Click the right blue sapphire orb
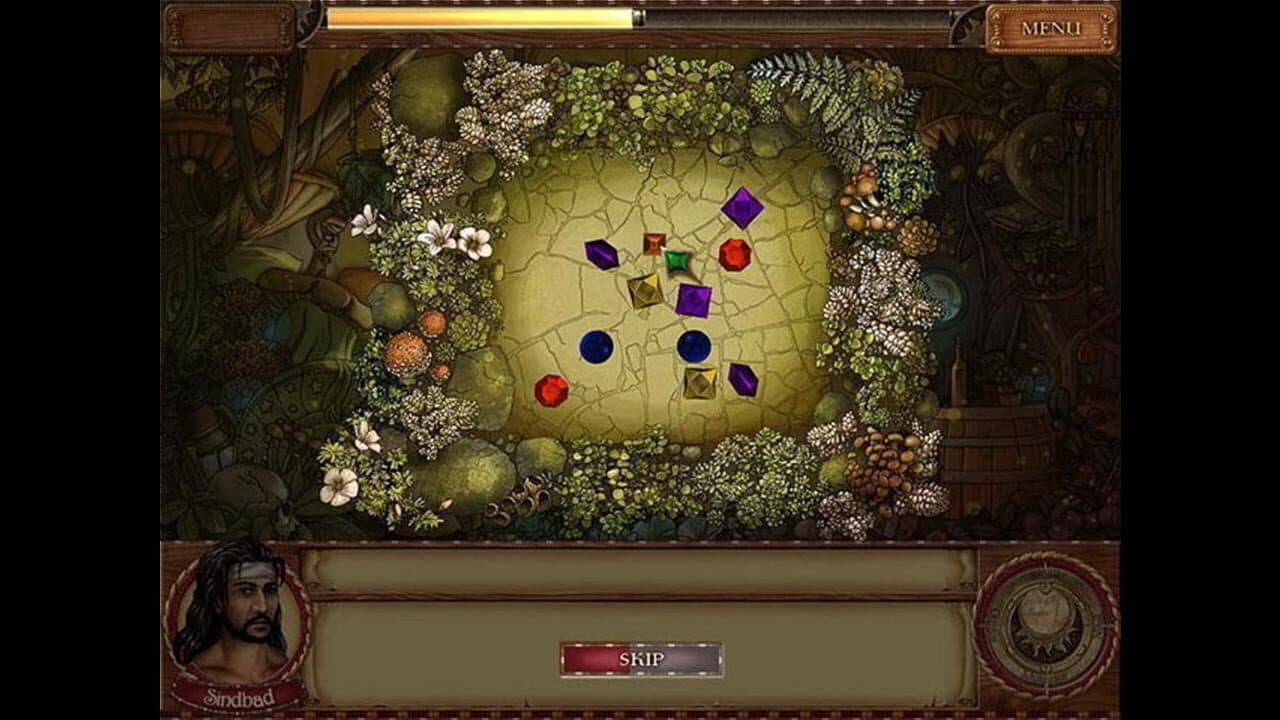This screenshot has height=720, width=1280. 692,345
